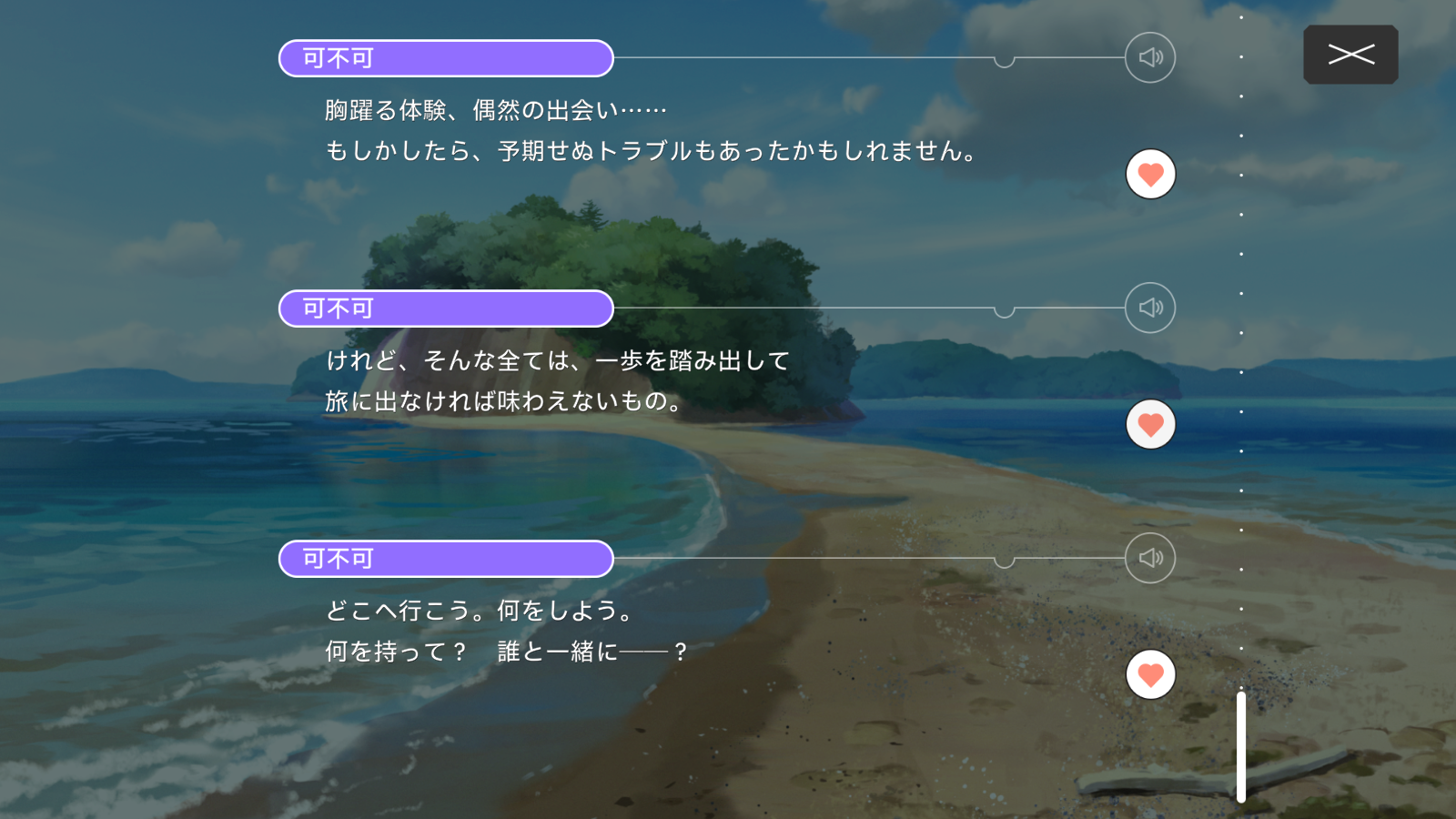1456x819 pixels.
Task: Heart the line ending 味わえないもの
Action: 1150,424
